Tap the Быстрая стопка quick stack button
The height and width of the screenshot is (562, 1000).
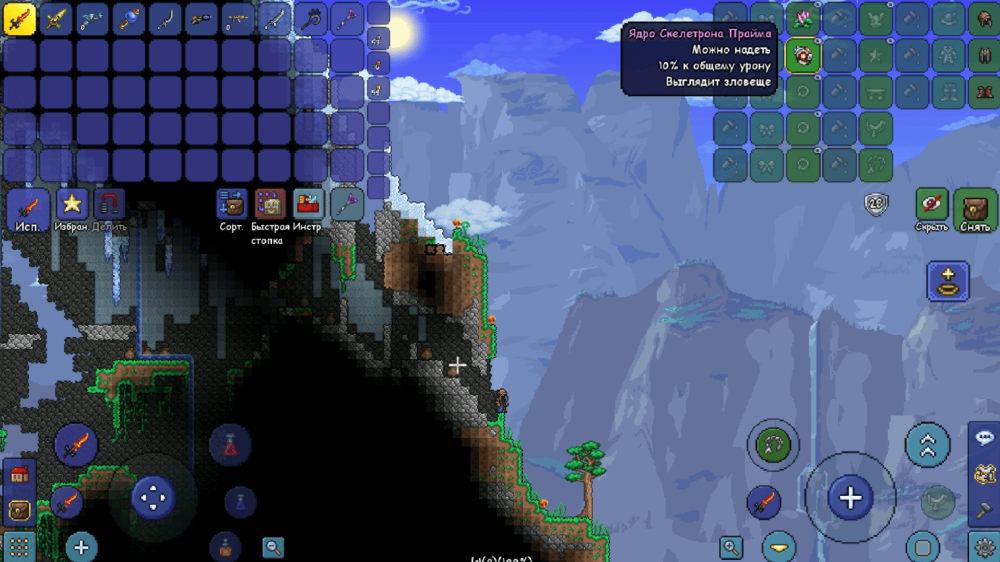click(270, 205)
